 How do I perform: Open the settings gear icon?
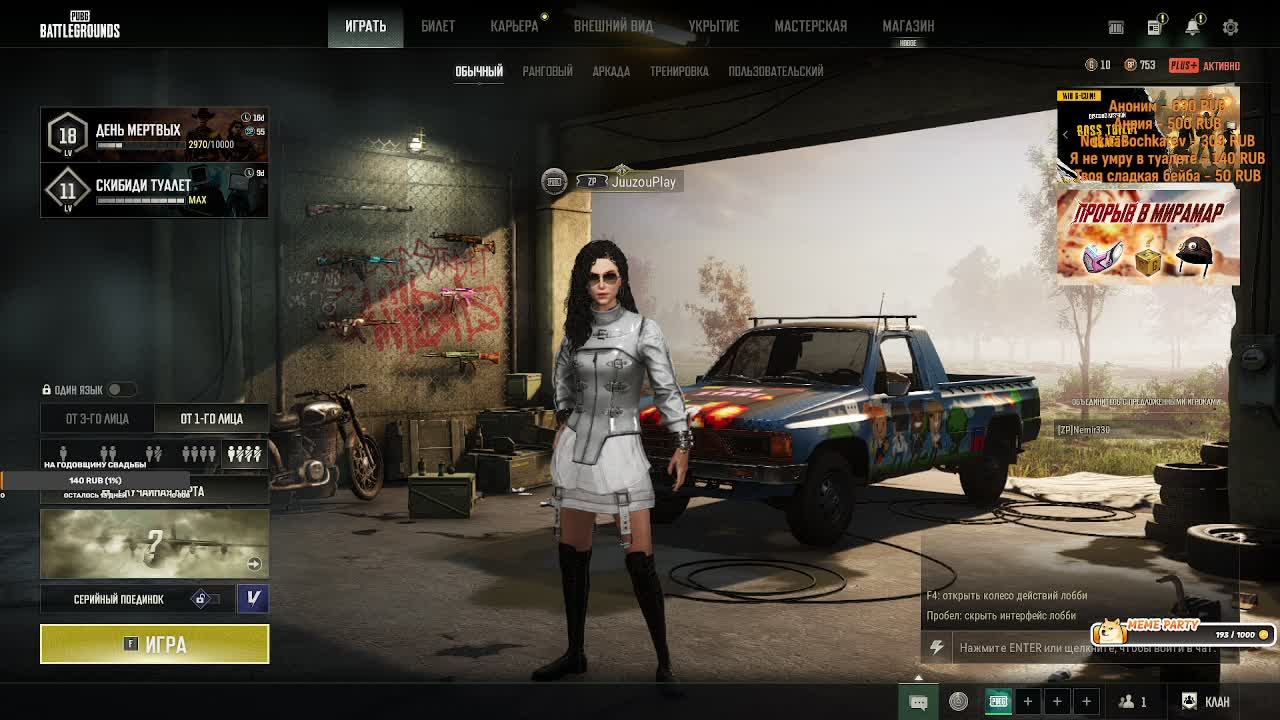click(1230, 27)
